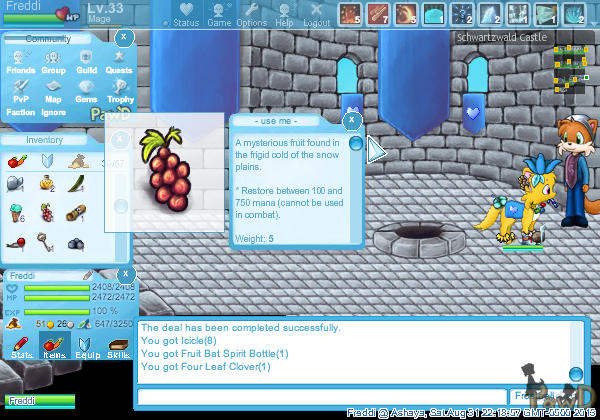This screenshot has height=420, width=600.
Task: Use the first fire skill hotbar slot
Action: [349, 14]
